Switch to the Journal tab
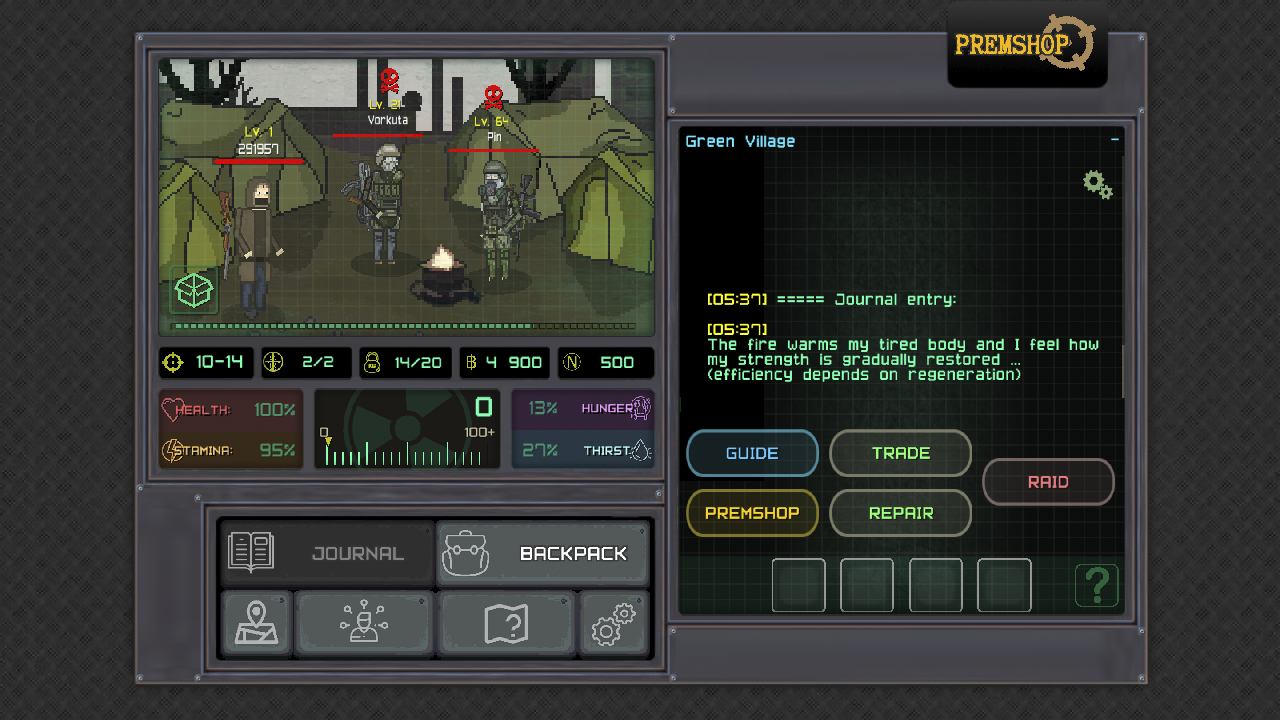Screen dimensions: 1280x720 (326, 552)
